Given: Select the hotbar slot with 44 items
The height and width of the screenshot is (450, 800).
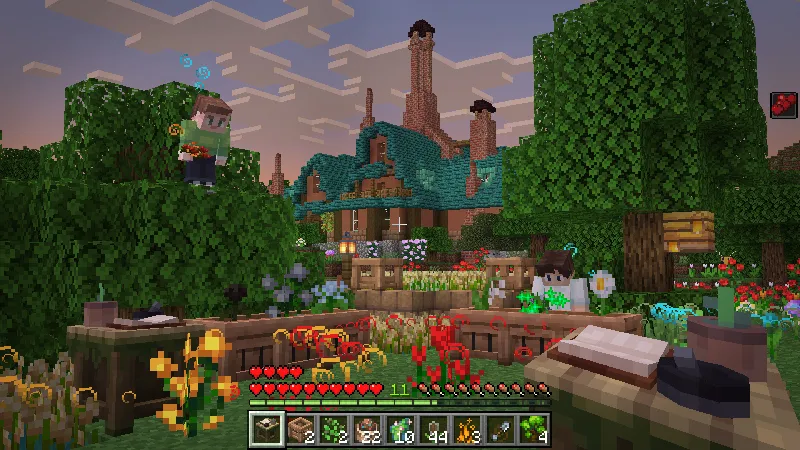Looking at the screenshot, I should pos(434,428).
